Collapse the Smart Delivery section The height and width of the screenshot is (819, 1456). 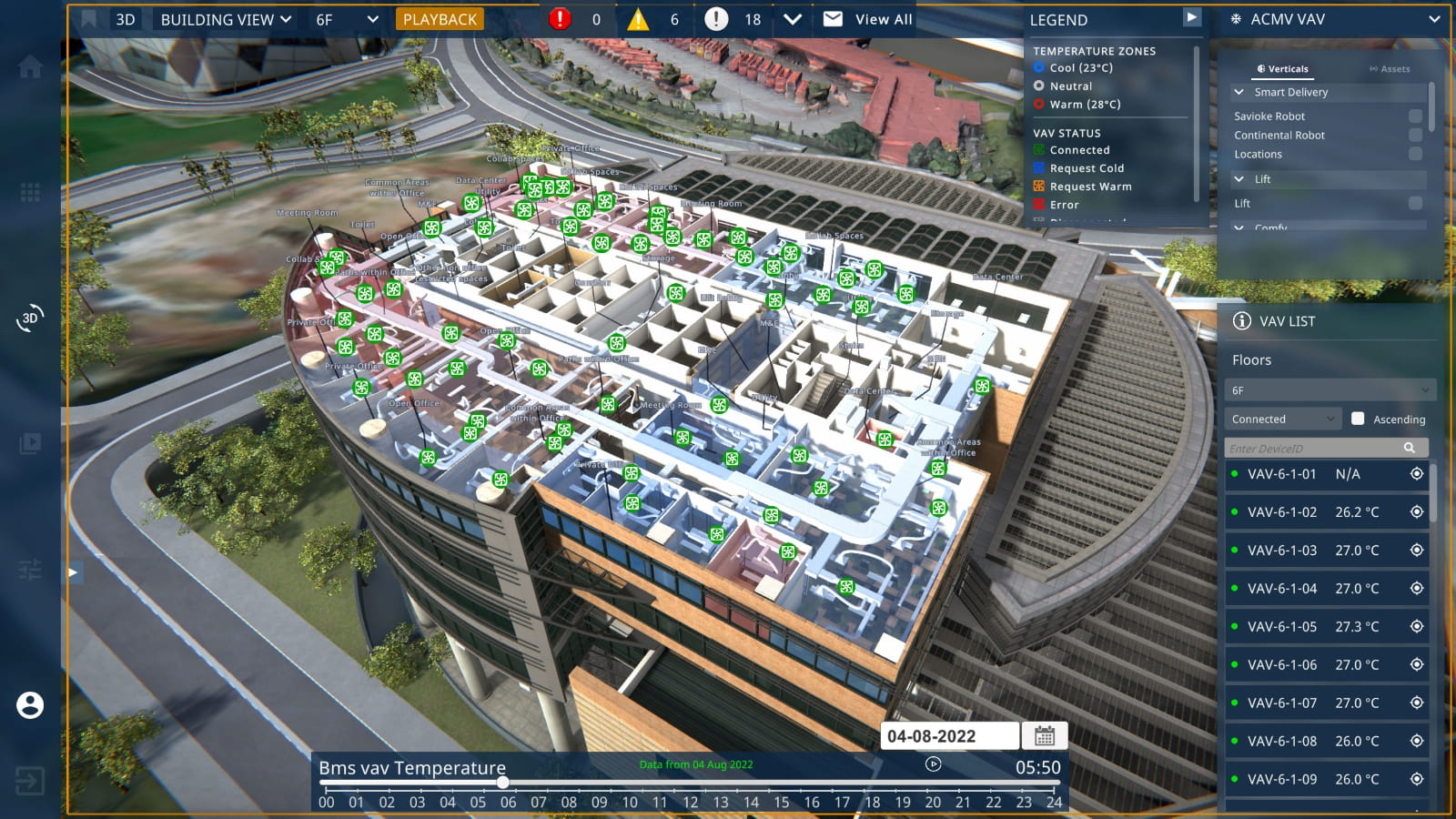[x=1240, y=92]
